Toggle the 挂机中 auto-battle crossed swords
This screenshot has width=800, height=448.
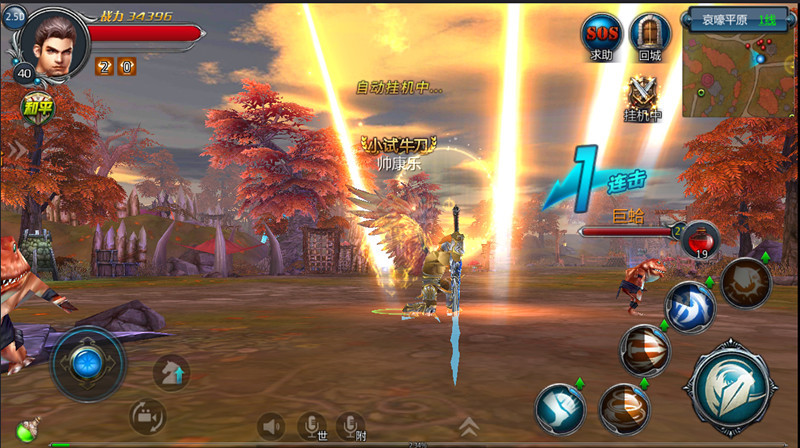point(643,97)
